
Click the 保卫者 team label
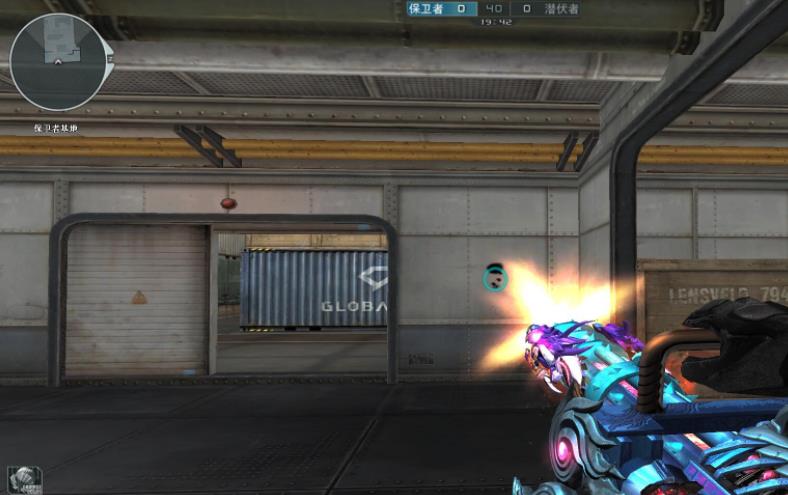point(426,9)
